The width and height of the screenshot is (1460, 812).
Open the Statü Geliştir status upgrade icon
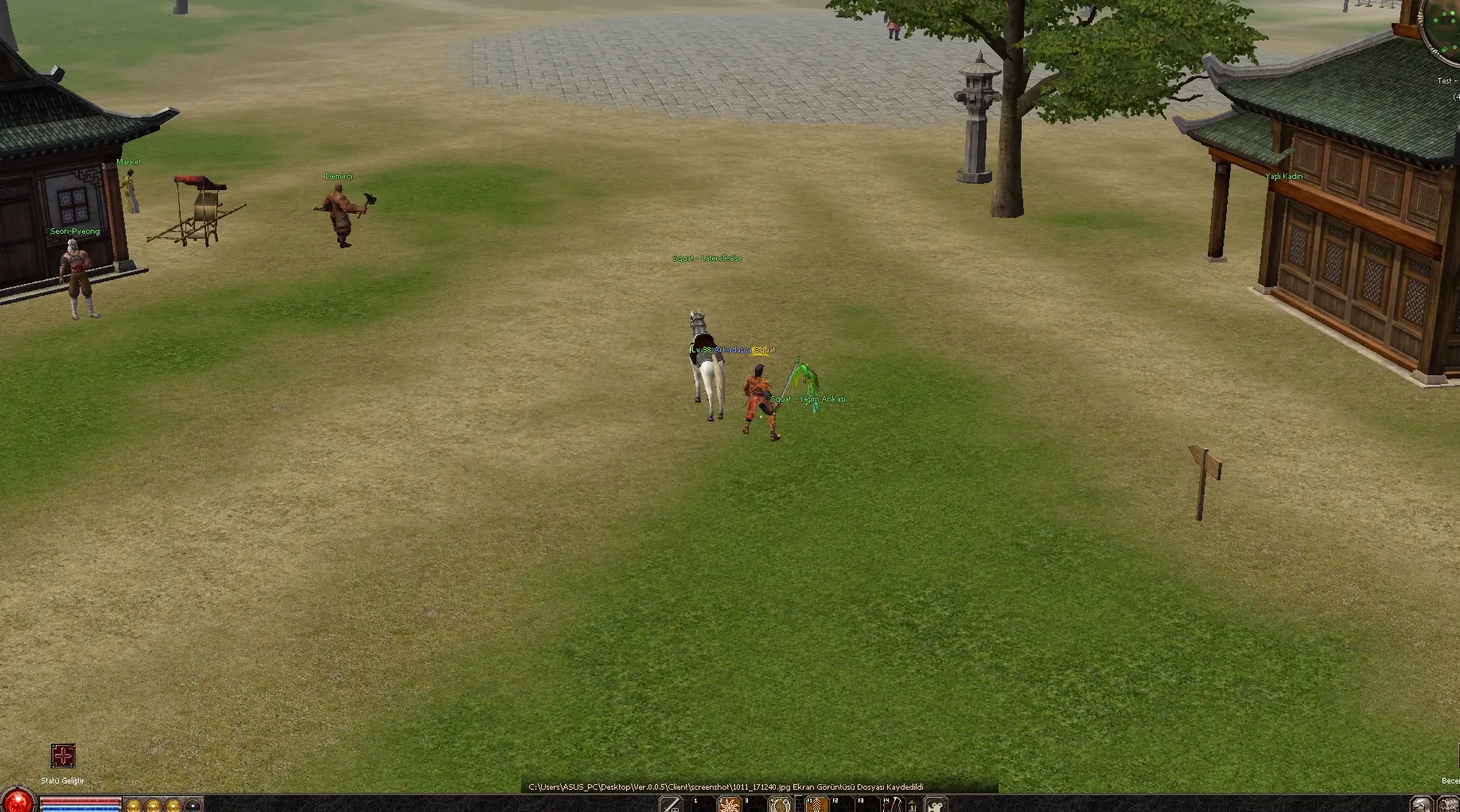pos(63,756)
